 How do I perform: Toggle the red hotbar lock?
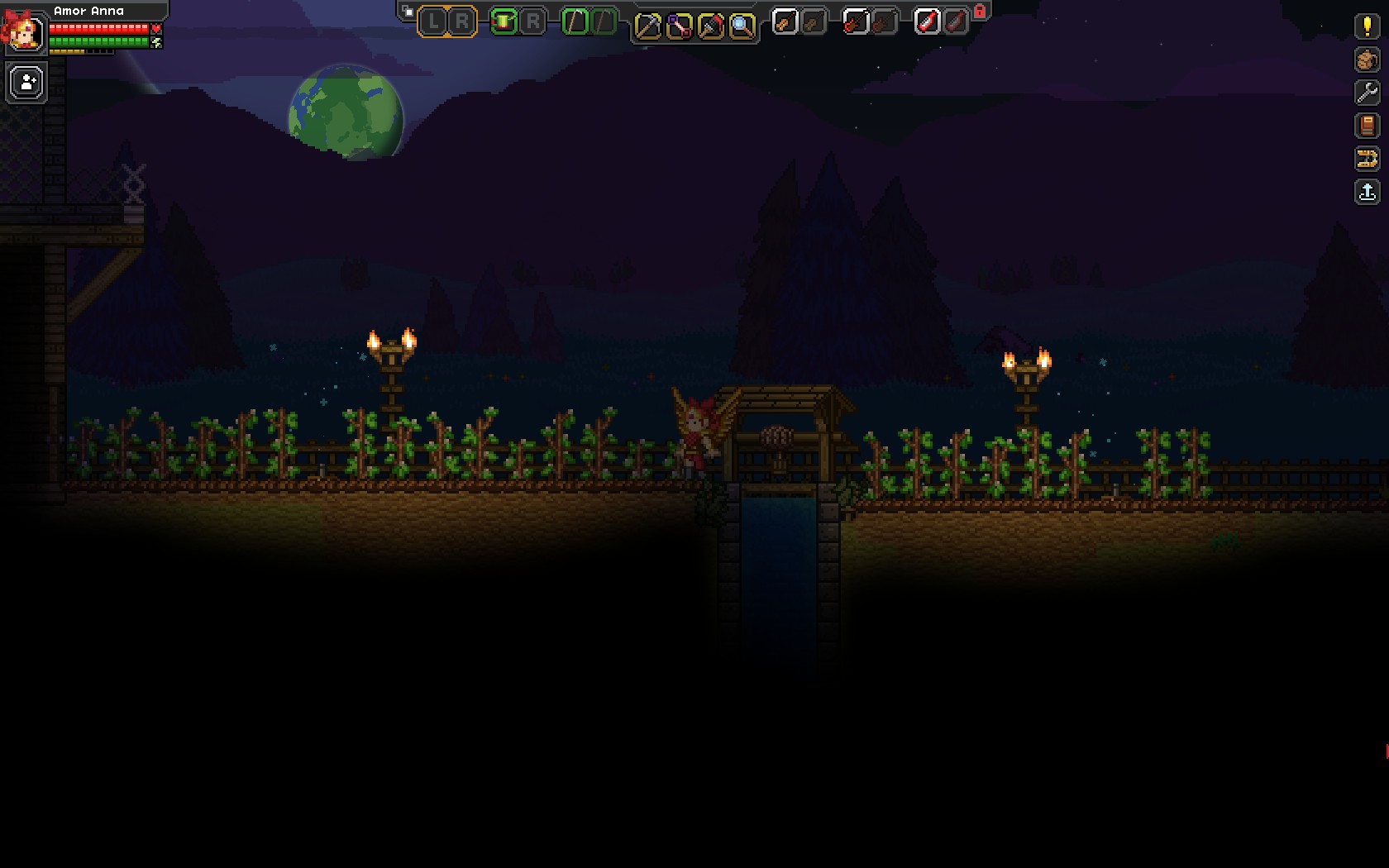(980, 12)
